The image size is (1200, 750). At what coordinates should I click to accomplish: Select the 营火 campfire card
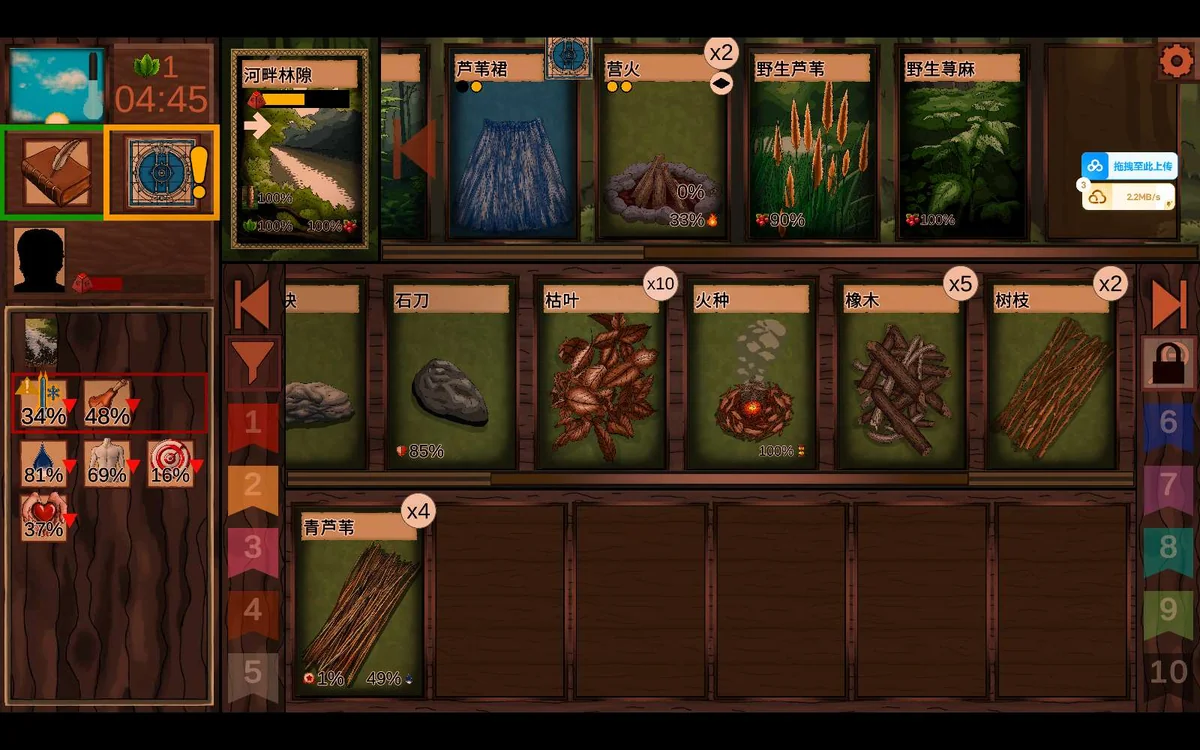pos(663,145)
